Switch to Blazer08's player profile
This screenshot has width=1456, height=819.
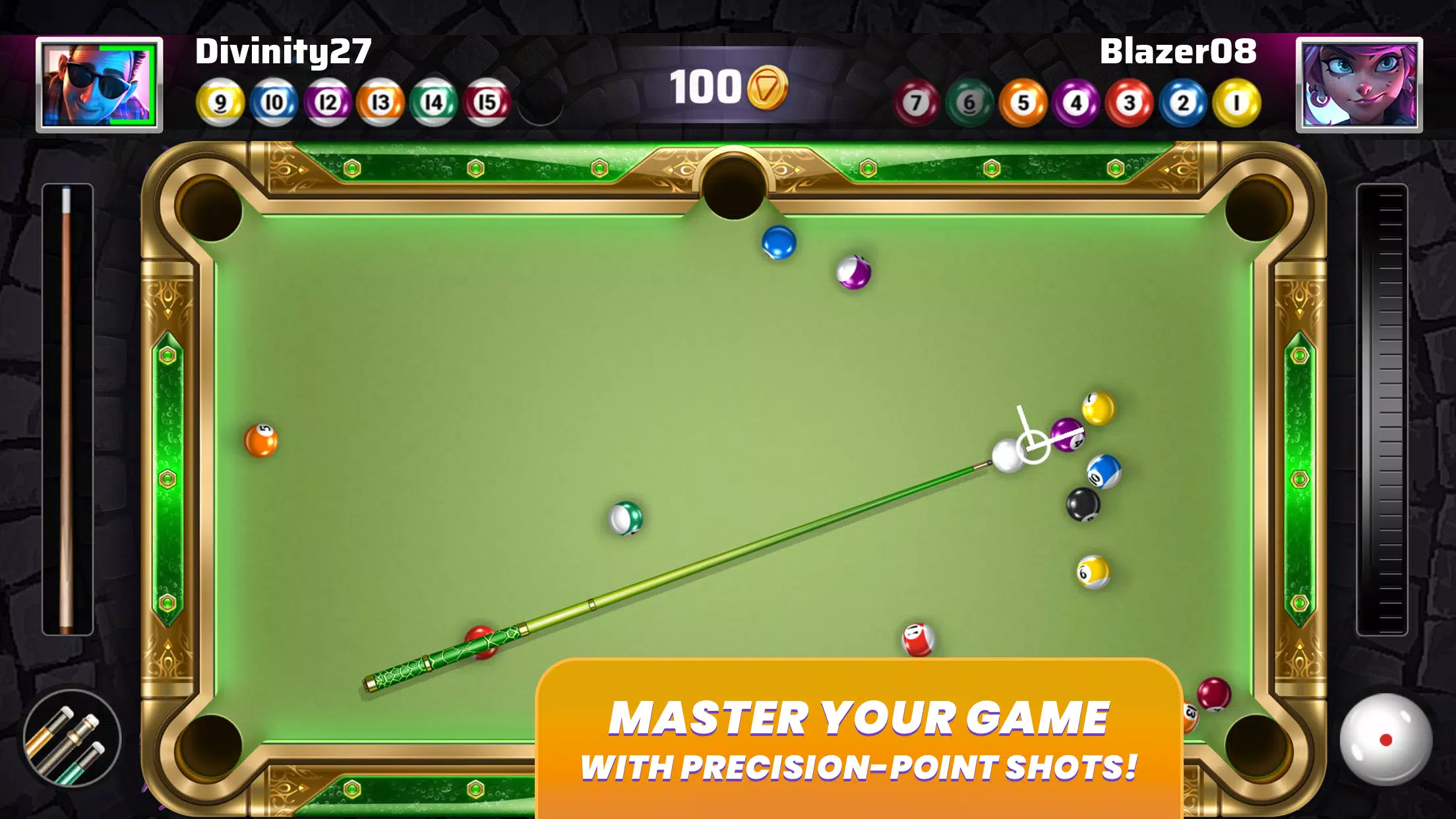coord(1358,84)
